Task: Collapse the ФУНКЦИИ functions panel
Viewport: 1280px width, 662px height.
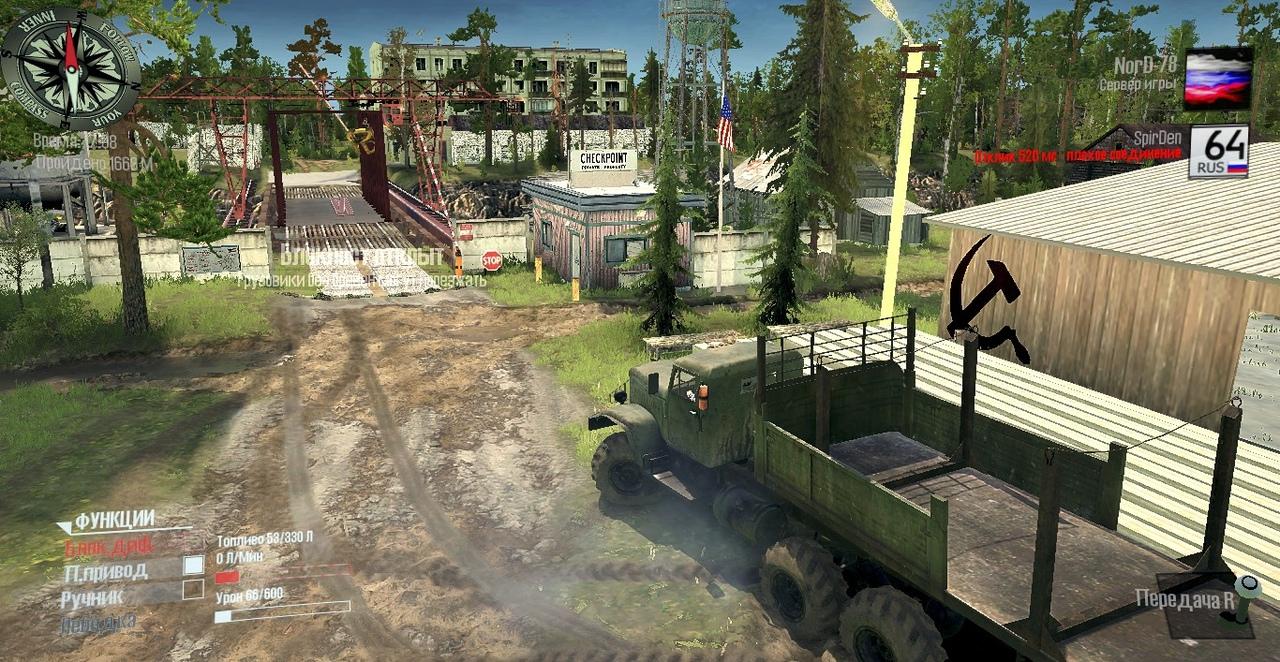Action: click(x=65, y=526)
